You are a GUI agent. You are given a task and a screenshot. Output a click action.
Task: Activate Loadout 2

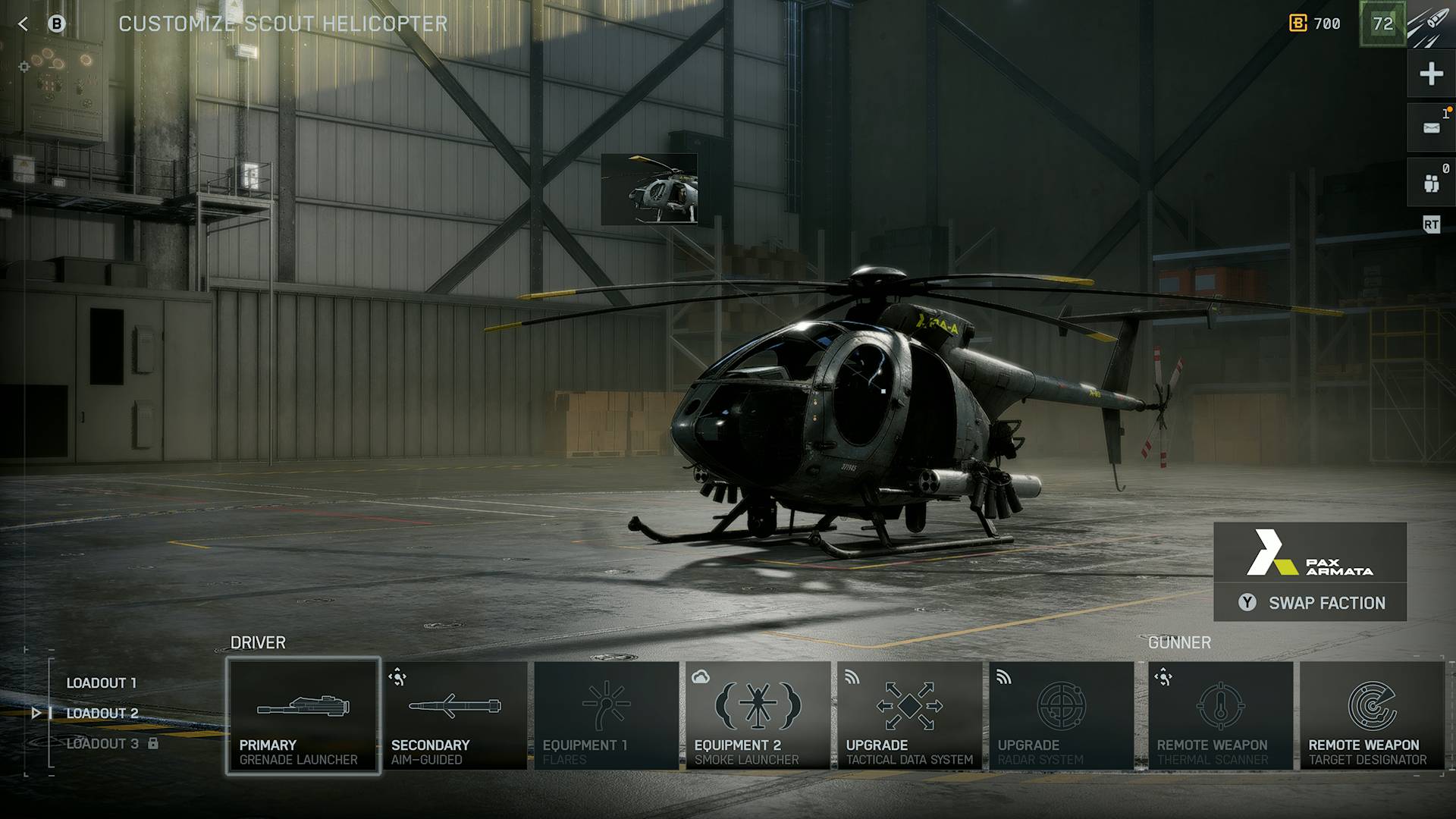101,713
